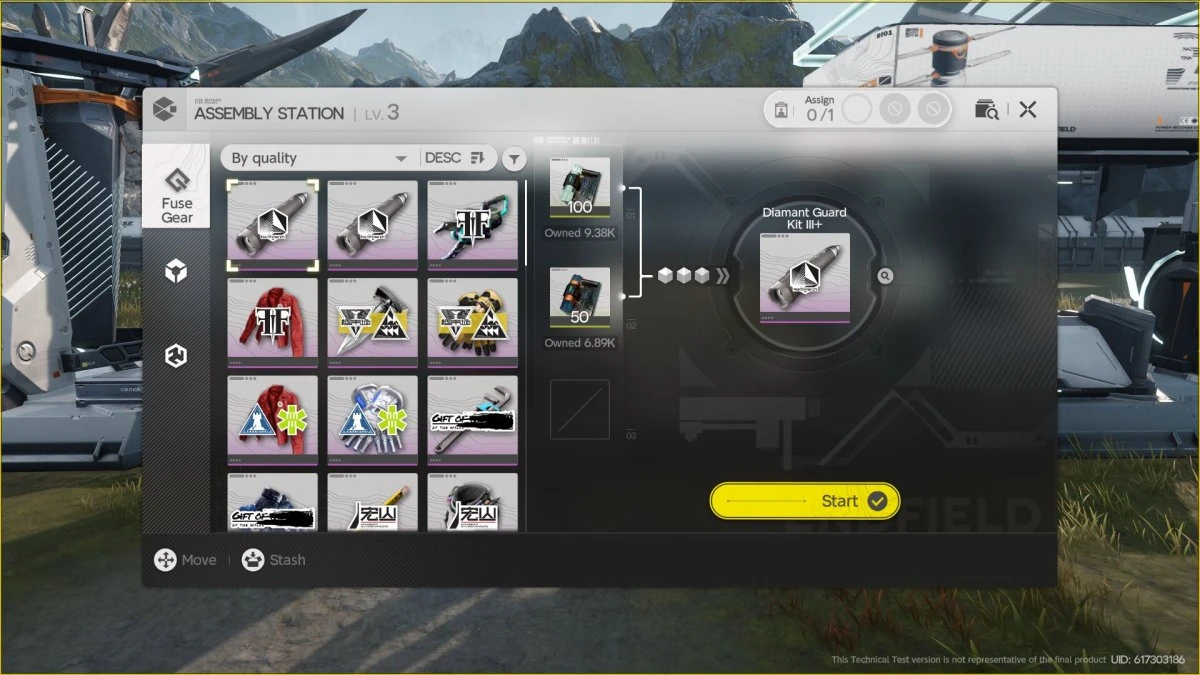Select the red jacket with green cross
This screenshot has width=1200, height=675.
272,419
